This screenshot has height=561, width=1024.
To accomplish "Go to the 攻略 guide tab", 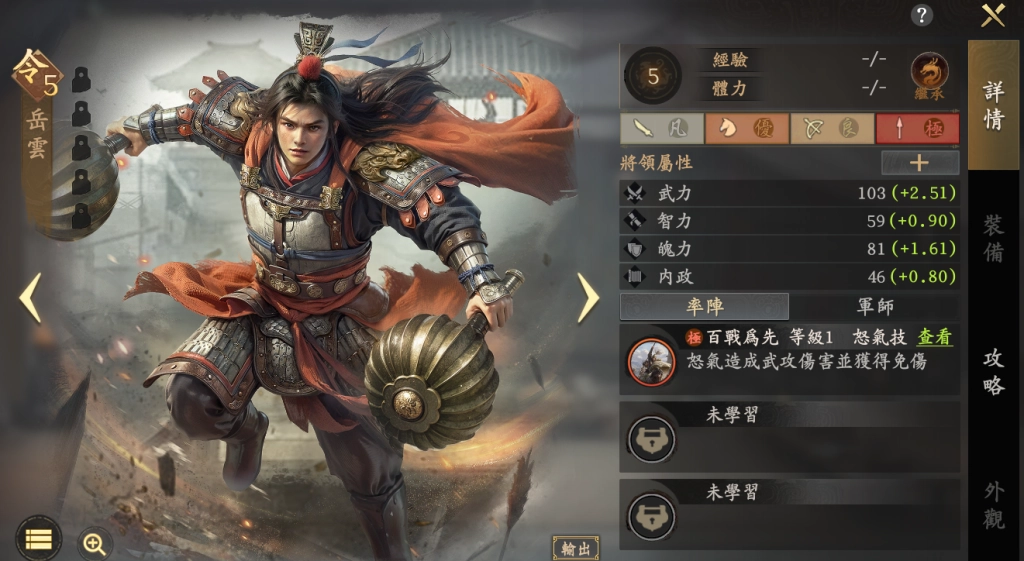I will tap(993, 371).
